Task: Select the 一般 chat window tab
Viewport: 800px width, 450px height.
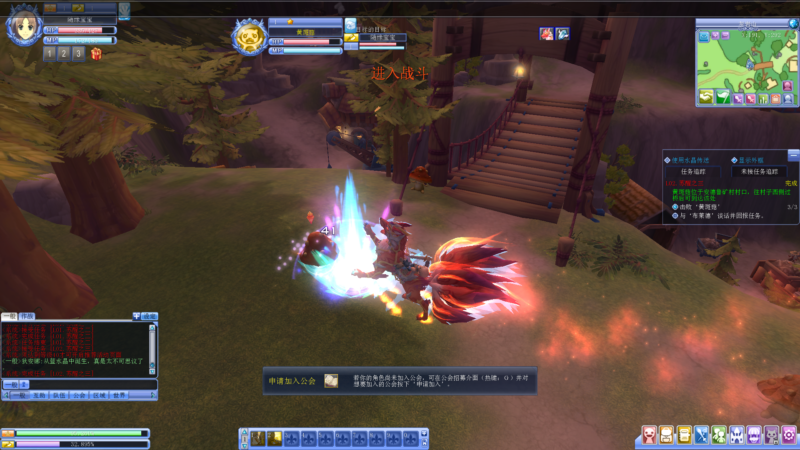Action: pyautogui.click(x=10, y=315)
